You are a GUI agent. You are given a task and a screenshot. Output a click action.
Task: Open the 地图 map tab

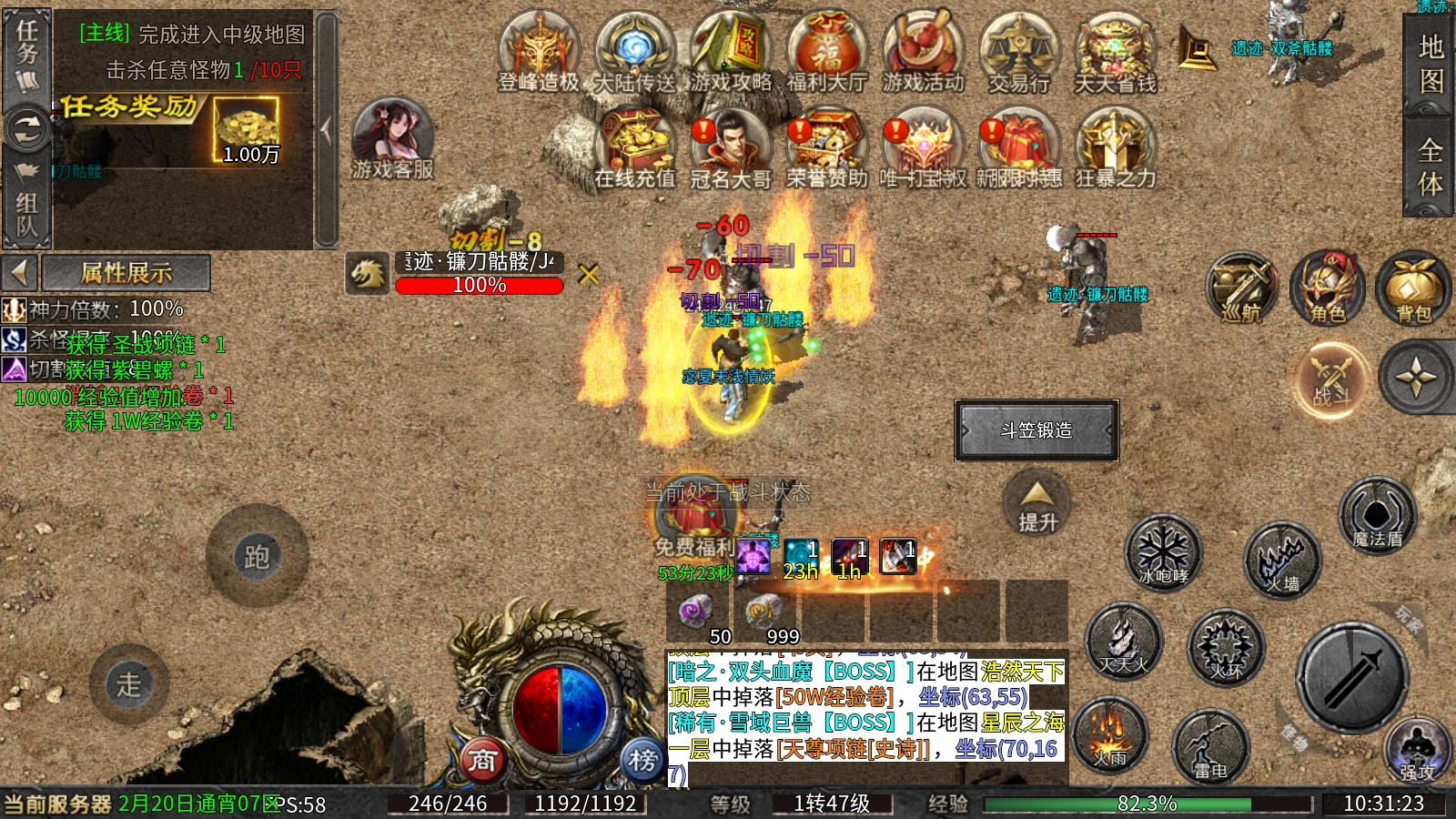tap(1431, 64)
